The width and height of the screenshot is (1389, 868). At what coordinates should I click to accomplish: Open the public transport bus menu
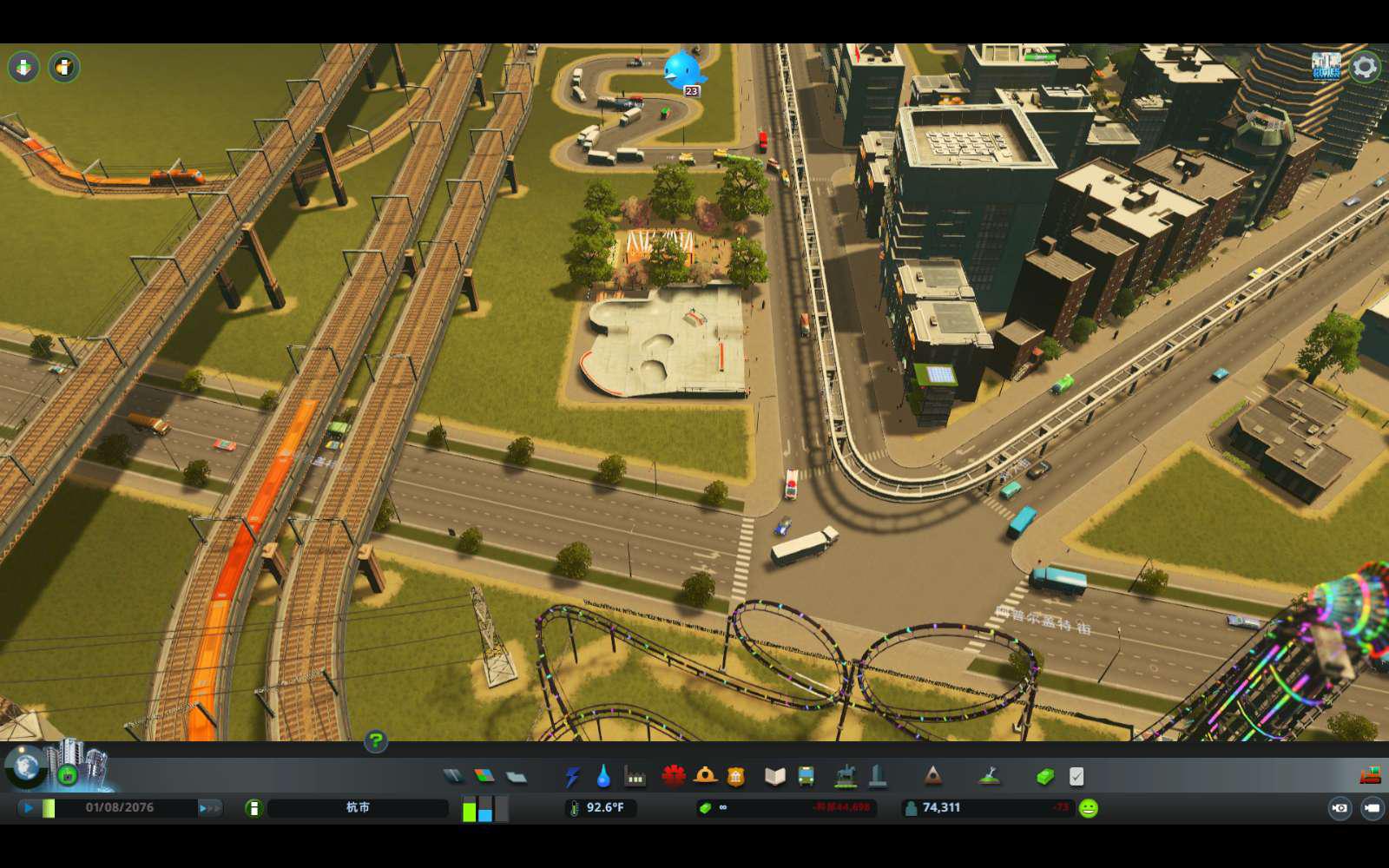coord(806,776)
